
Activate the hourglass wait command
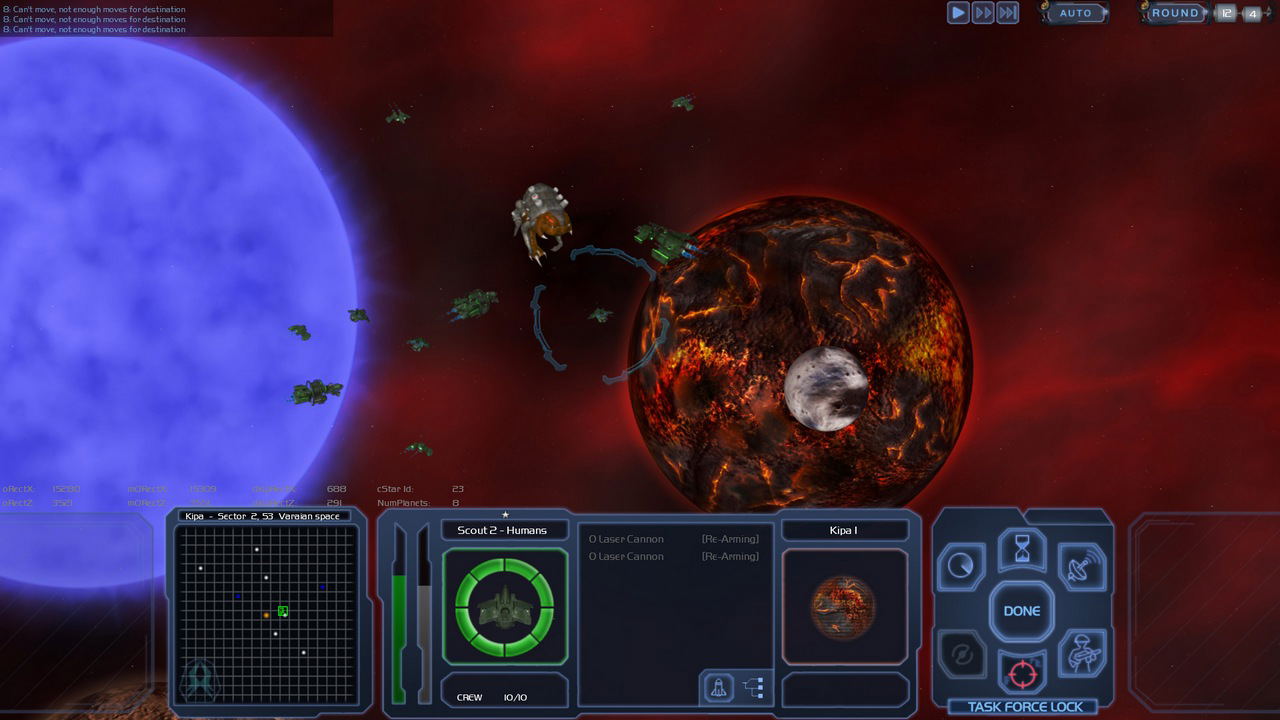pos(1022,549)
